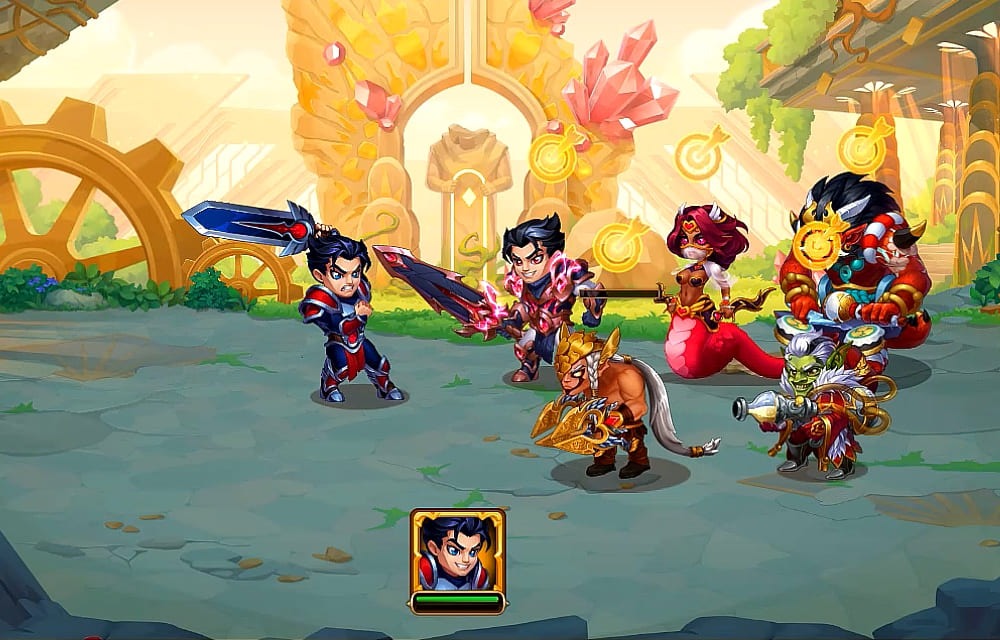
Task: Select the dark-haired hero portrait card
Action: point(457,551)
